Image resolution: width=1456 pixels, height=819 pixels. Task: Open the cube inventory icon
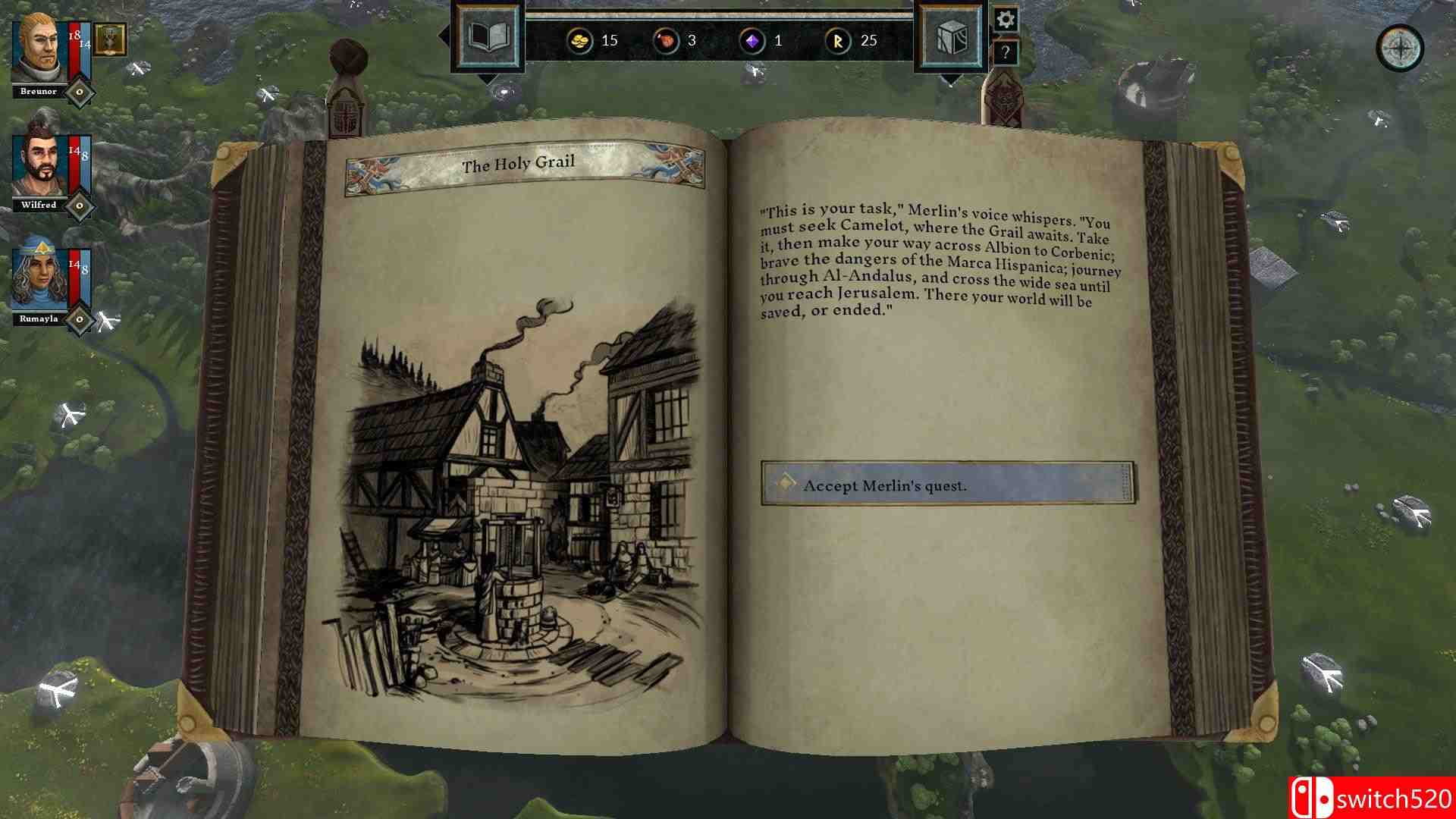click(x=951, y=37)
